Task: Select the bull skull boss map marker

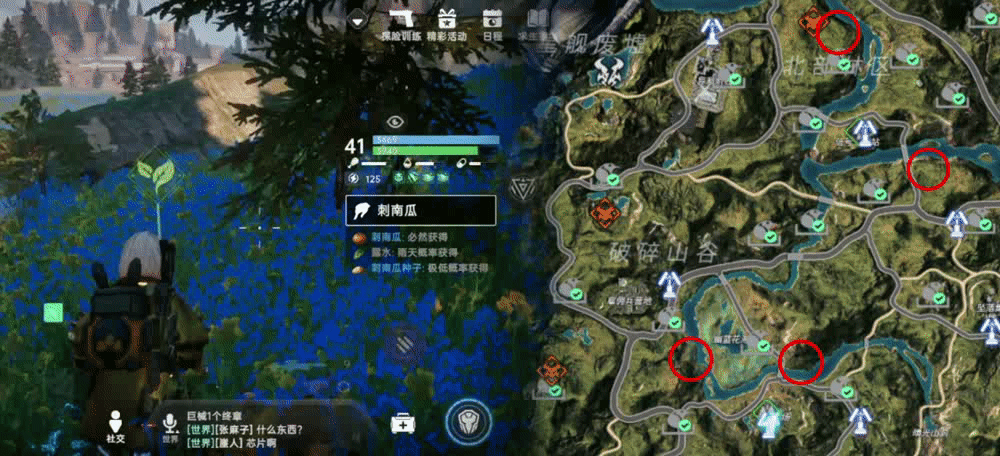Action: point(608,69)
